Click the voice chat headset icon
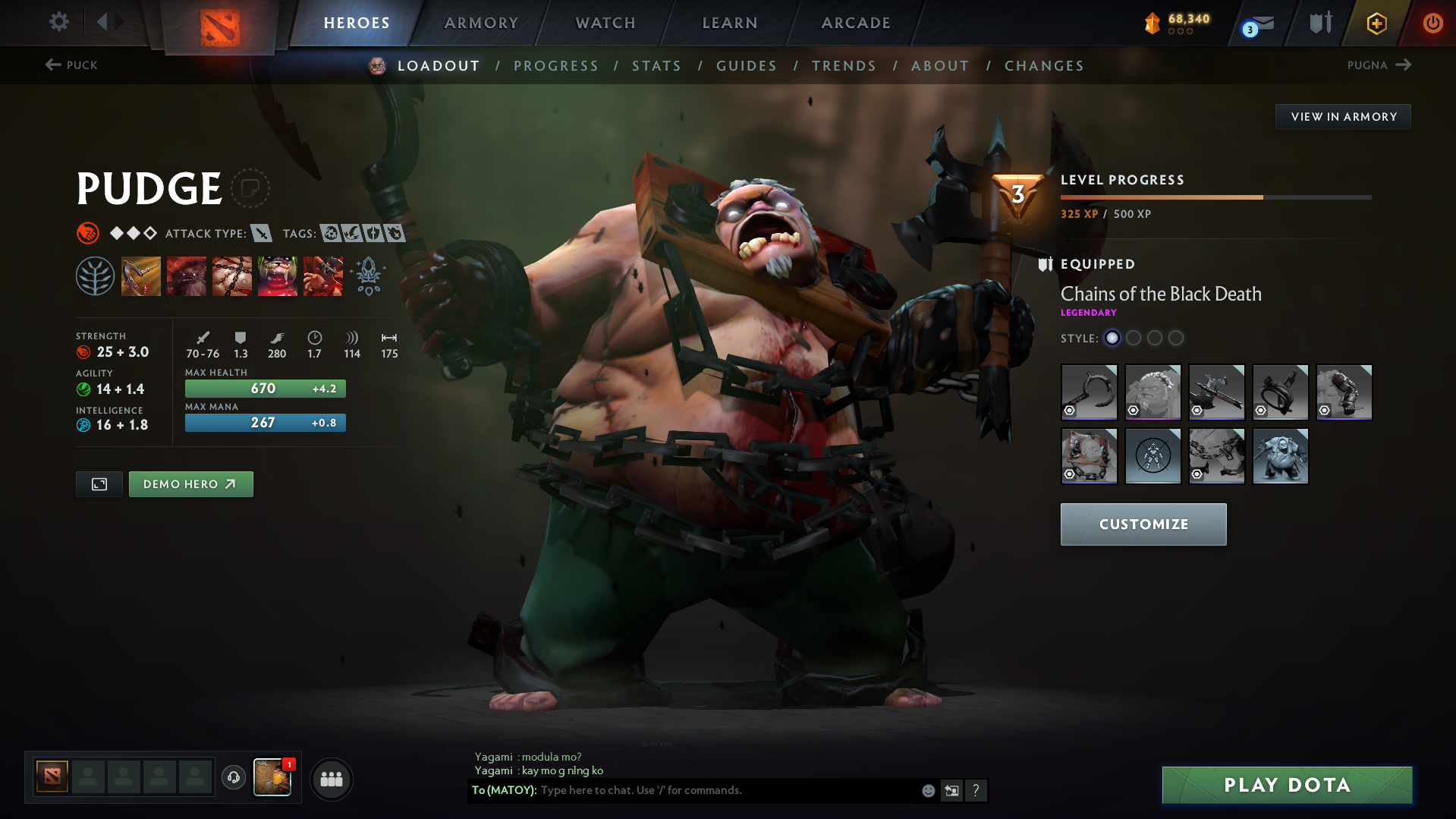 233,778
